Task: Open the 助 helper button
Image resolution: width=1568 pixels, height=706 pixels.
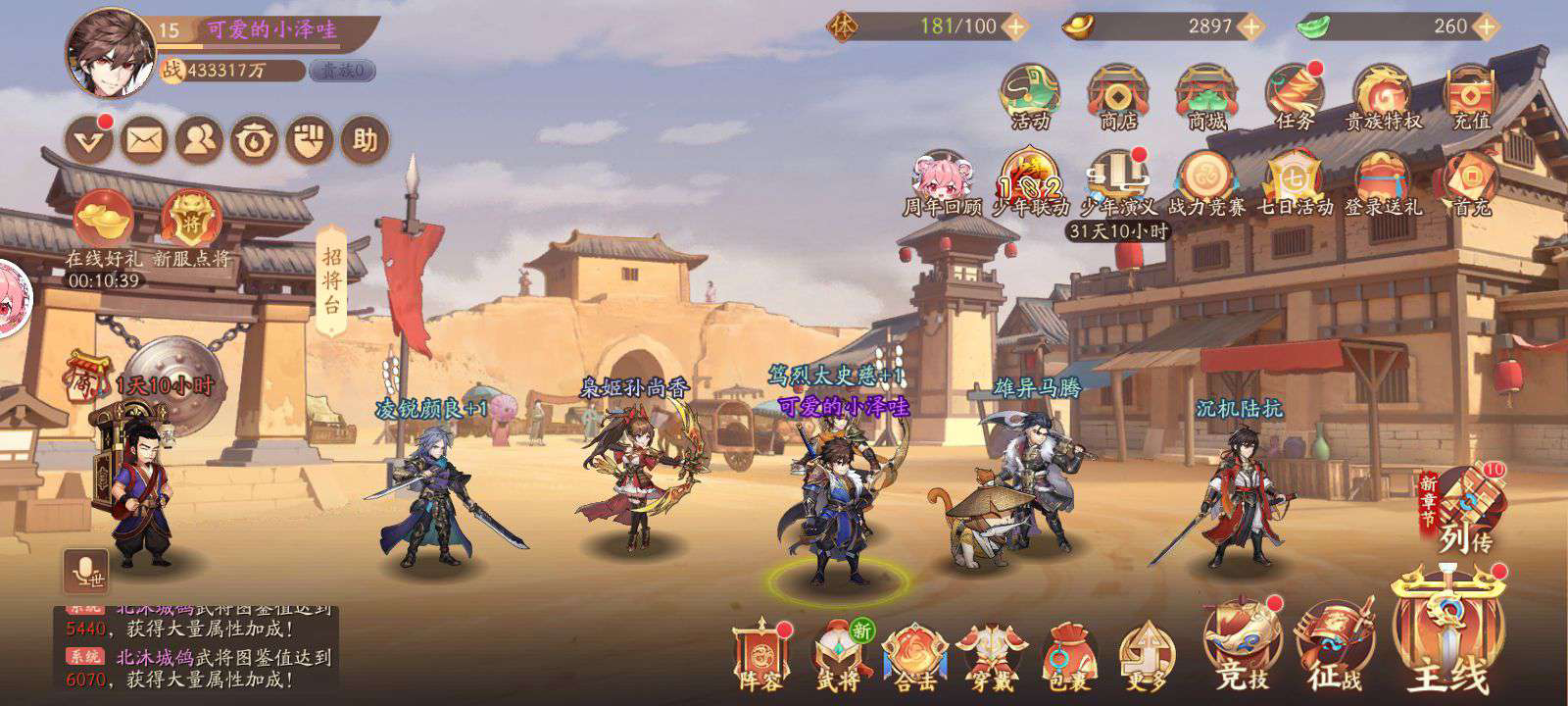Action: pos(365,142)
